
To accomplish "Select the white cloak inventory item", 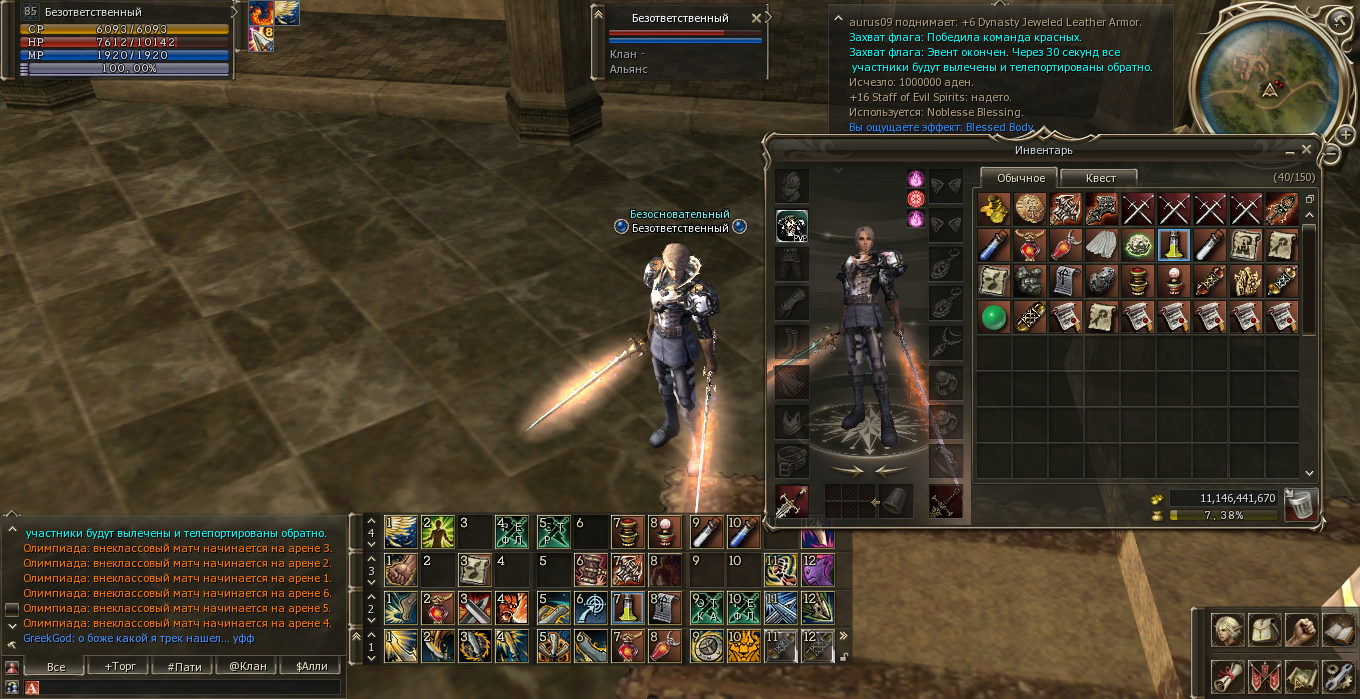I will pyautogui.click(x=1100, y=245).
